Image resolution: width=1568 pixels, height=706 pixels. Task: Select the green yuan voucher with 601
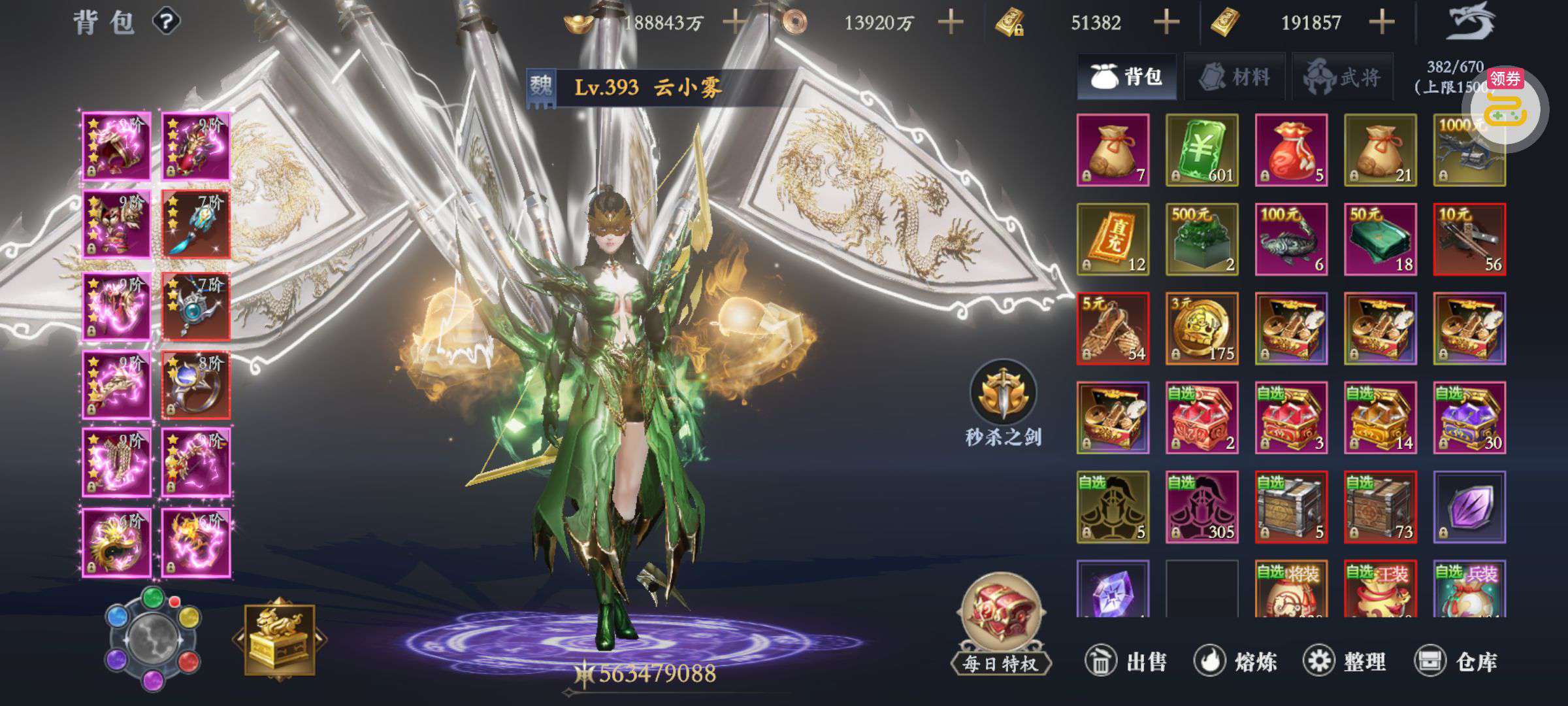[x=1201, y=150]
